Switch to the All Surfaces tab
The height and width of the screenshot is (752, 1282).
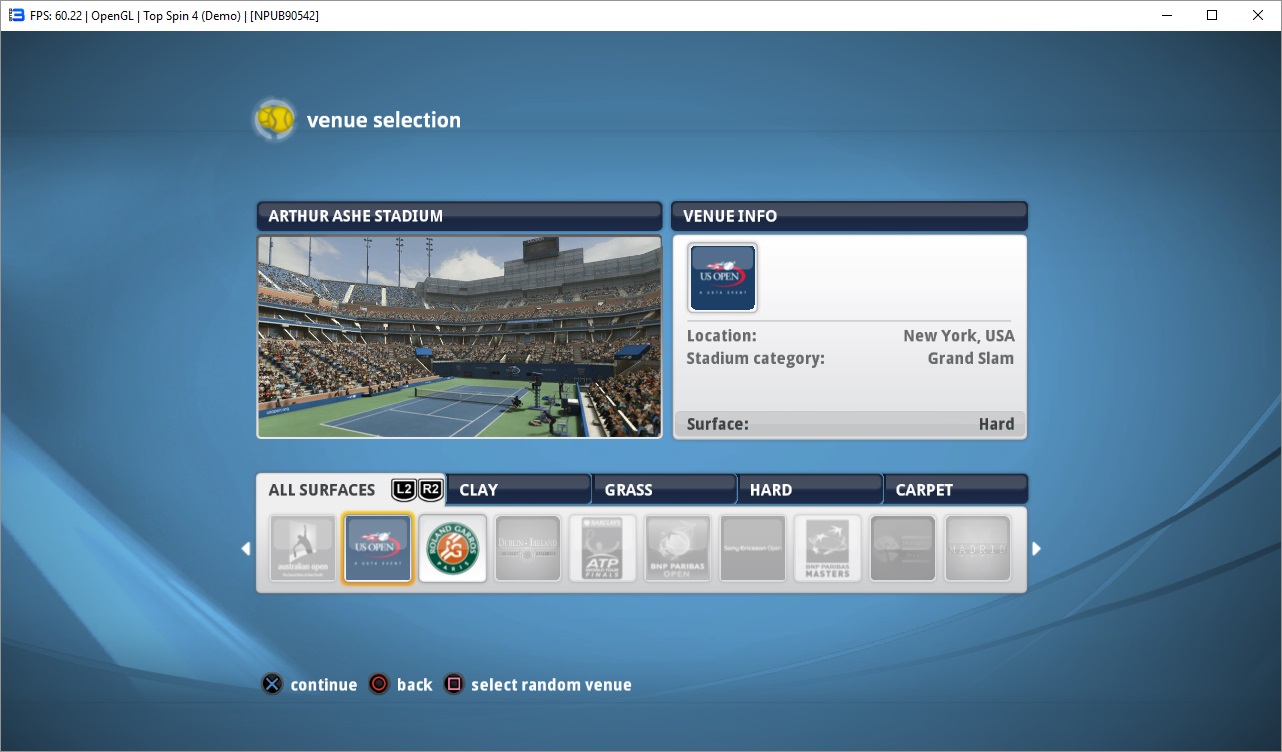click(x=322, y=490)
